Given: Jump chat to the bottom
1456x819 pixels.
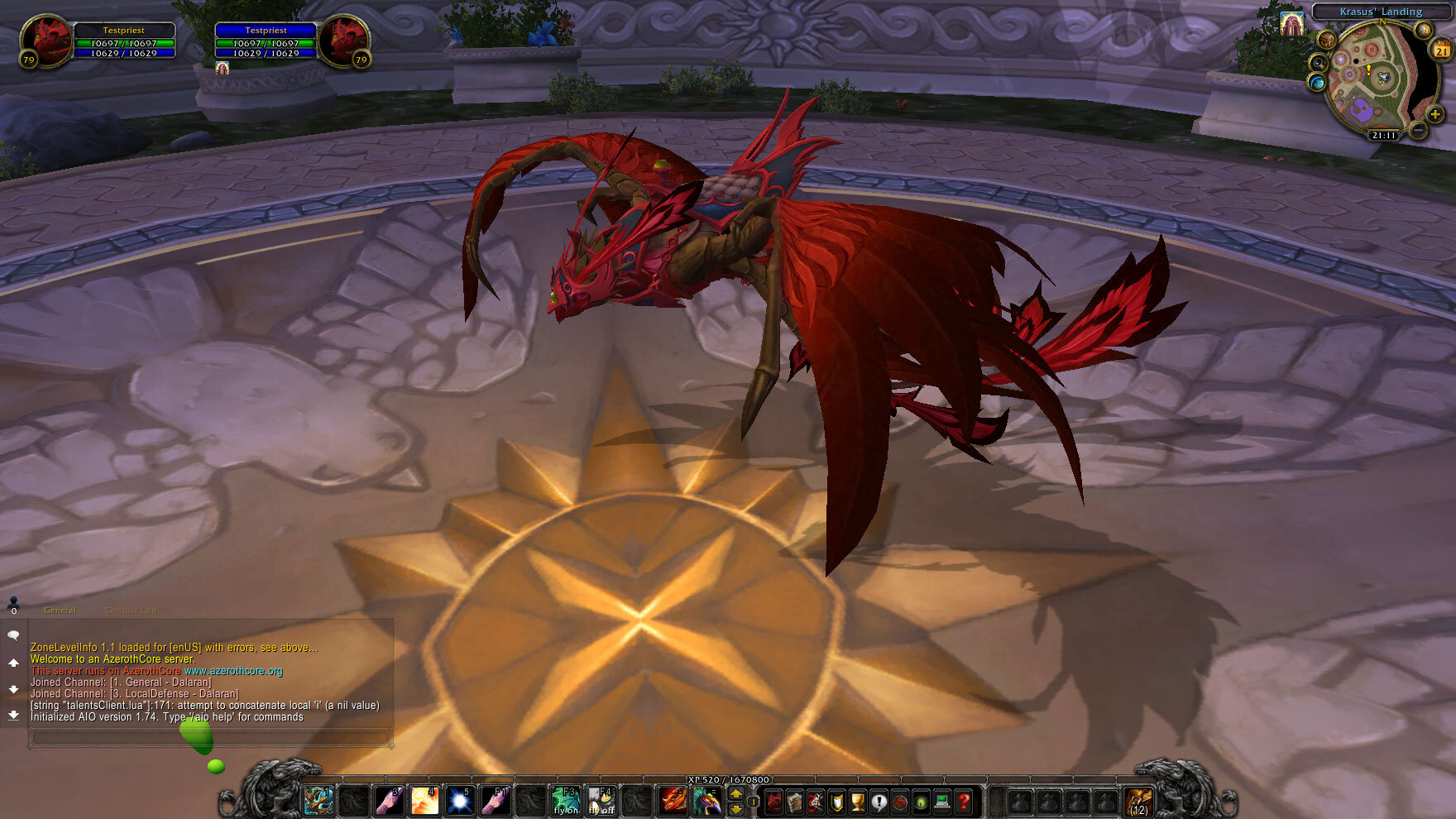Looking at the screenshot, I should (13, 715).
